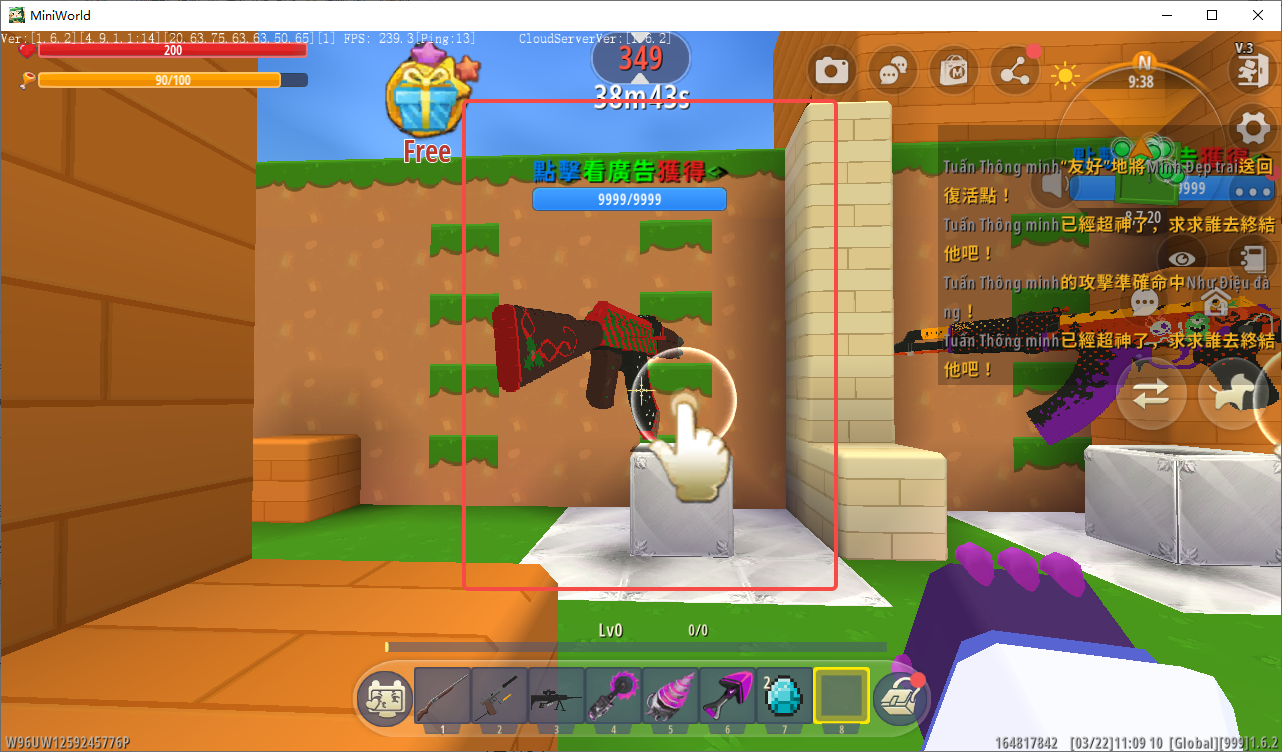
Task: Open the emote face button beside hotbar
Action: point(384,697)
